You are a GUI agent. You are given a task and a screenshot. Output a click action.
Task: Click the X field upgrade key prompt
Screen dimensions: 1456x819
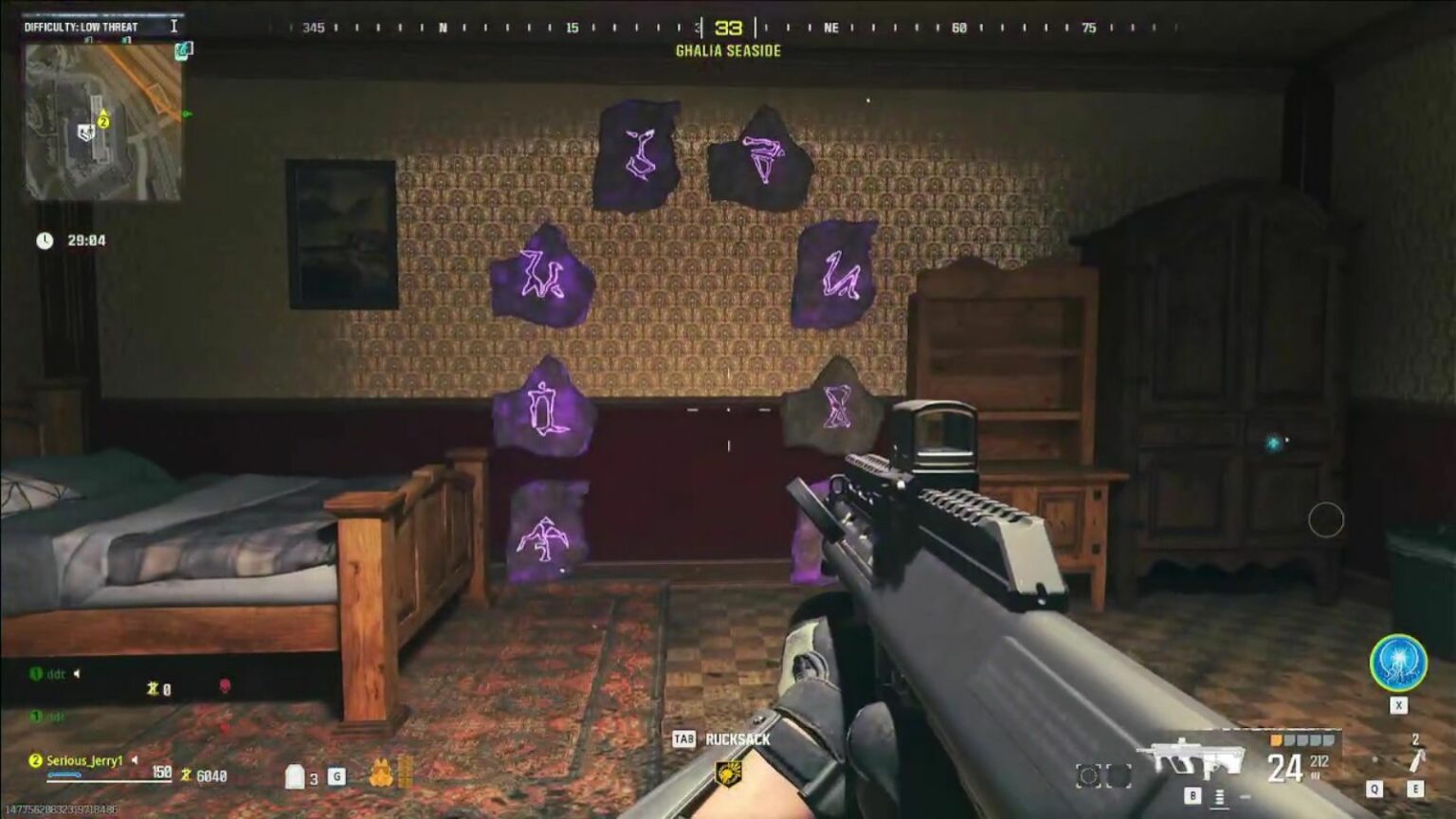pos(1399,705)
